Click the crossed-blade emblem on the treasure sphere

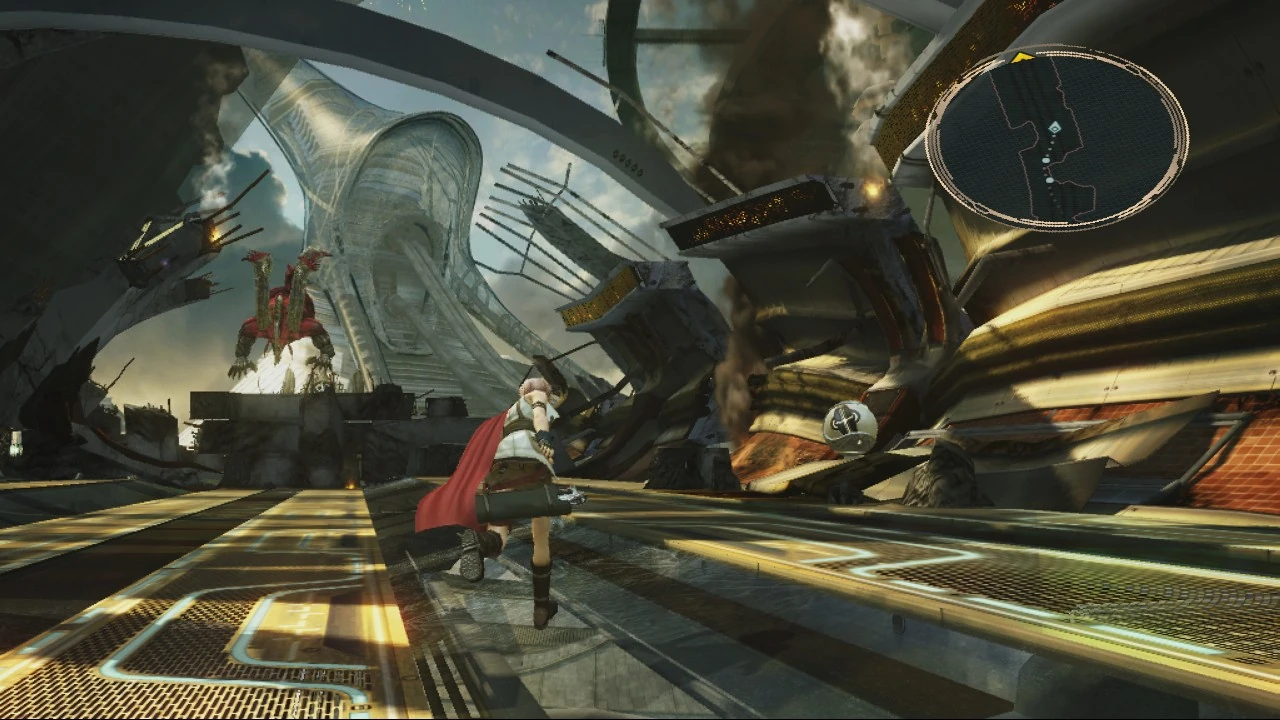point(846,422)
